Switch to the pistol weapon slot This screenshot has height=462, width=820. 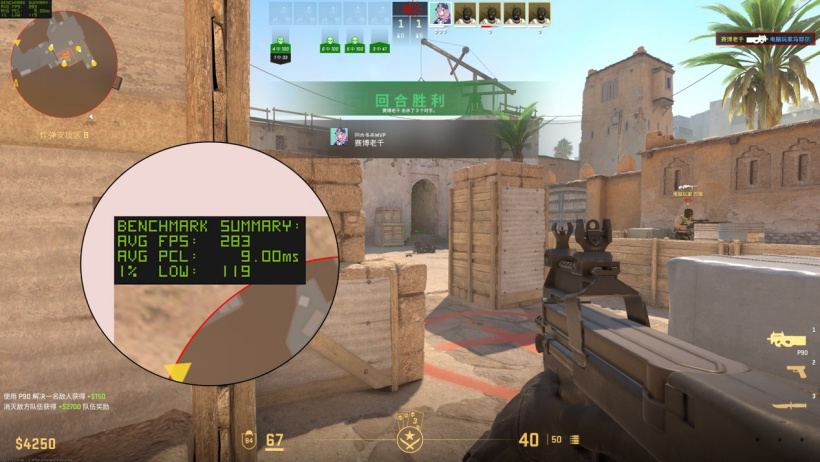[x=795, y=371]
